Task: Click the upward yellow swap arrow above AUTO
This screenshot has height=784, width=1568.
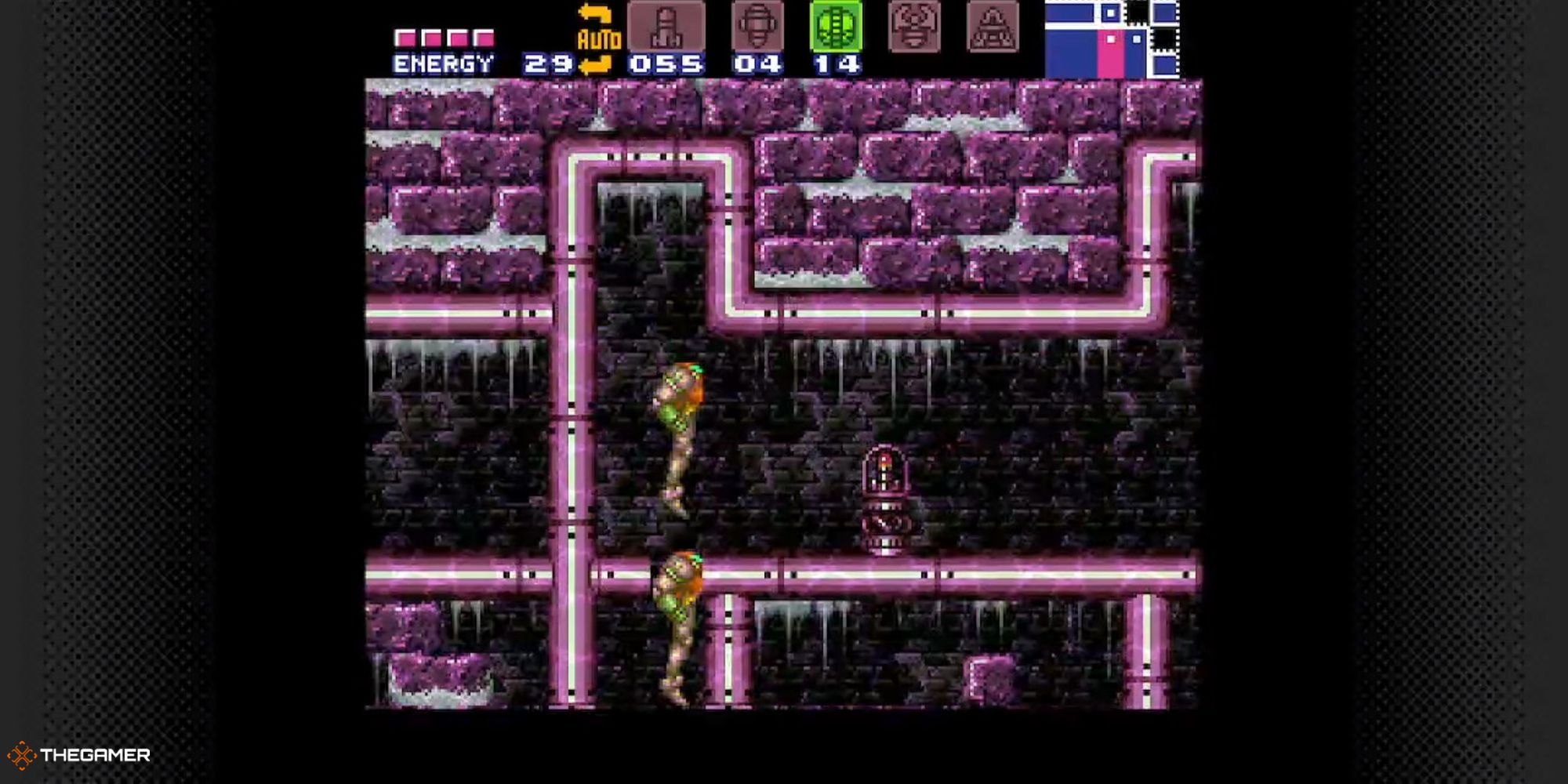Action: 593,13
